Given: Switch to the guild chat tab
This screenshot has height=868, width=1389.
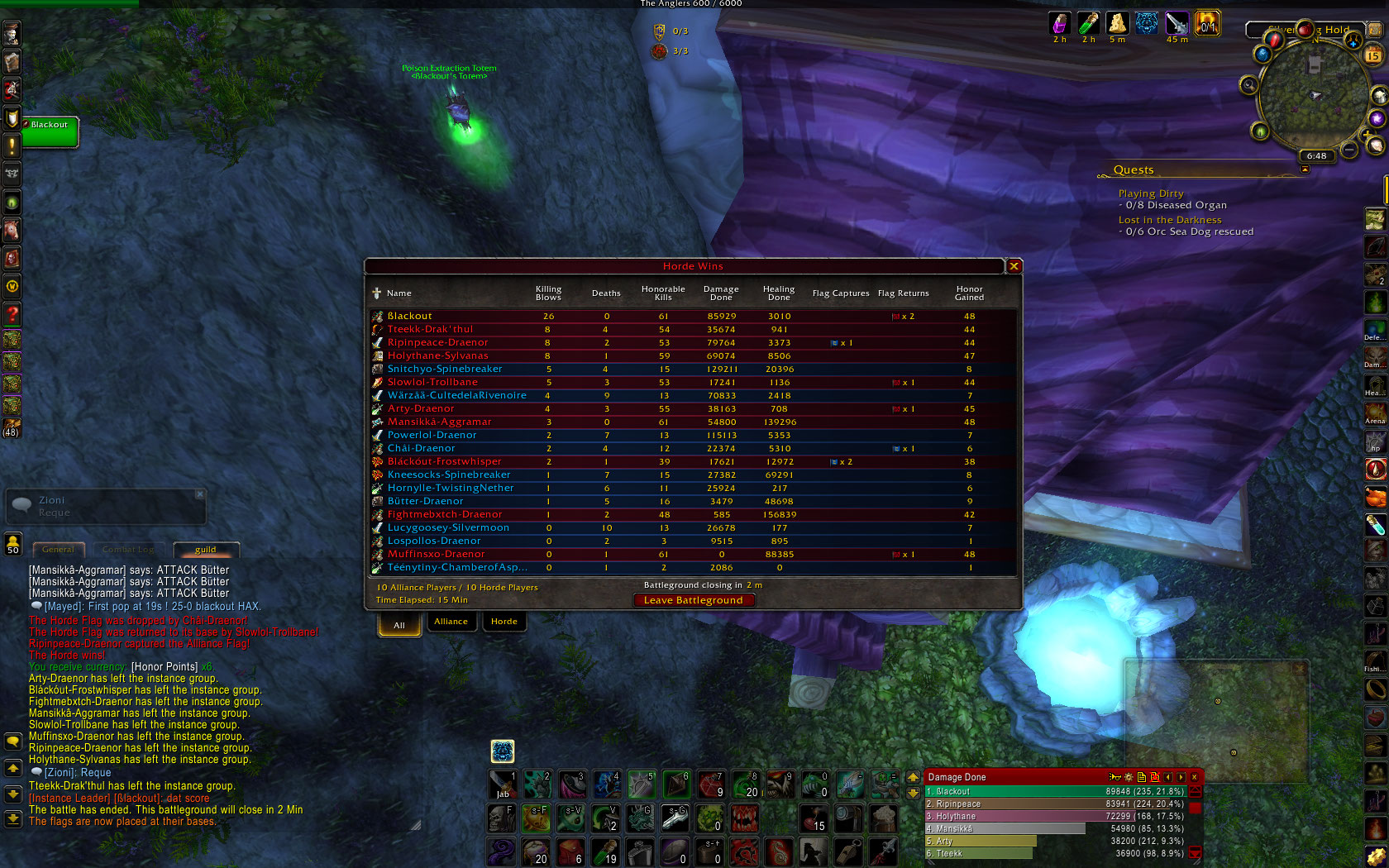Looking at the screenshot, I should coord(206,550).
